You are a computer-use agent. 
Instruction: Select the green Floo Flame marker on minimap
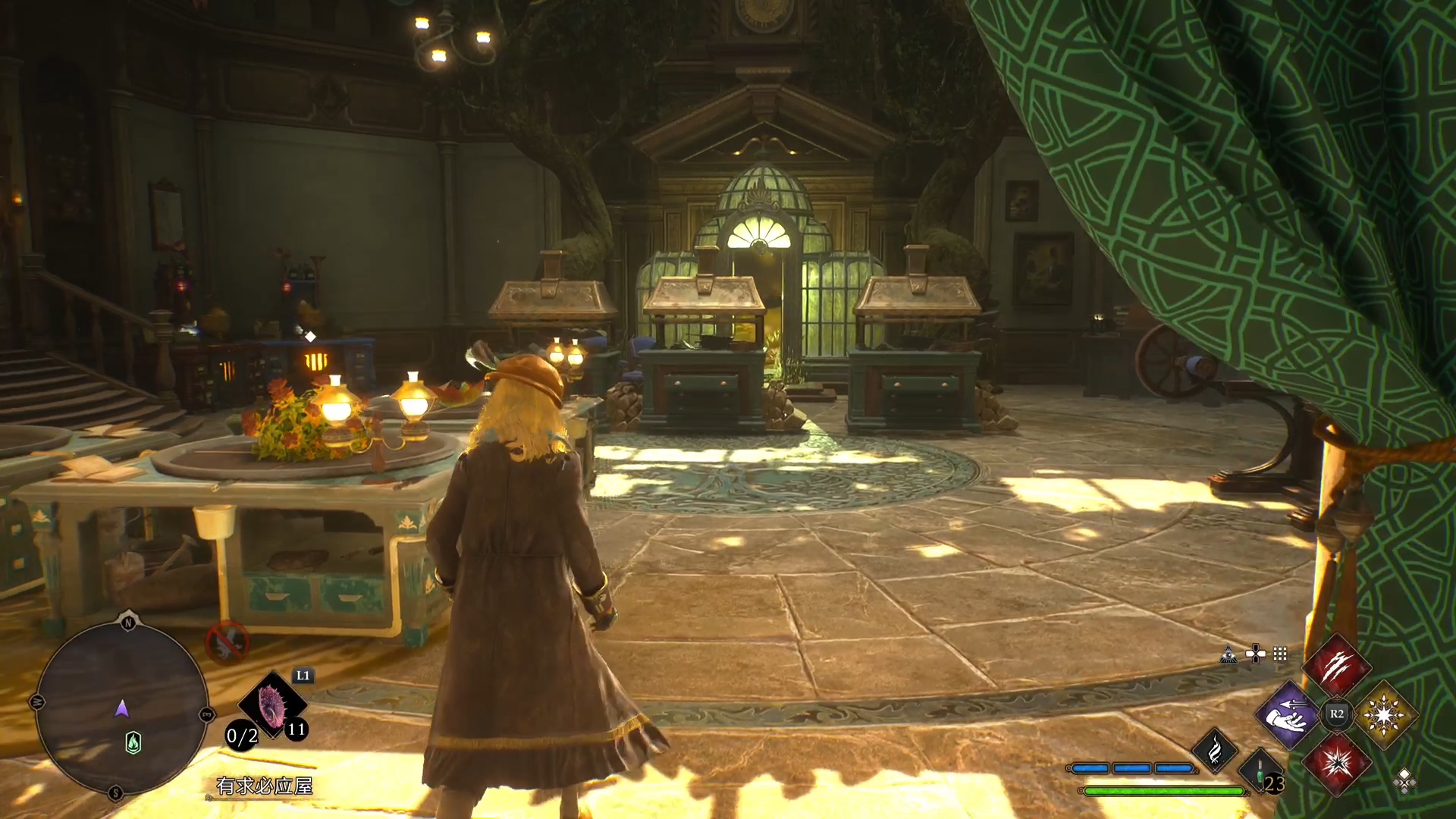[x=133, y=742]
